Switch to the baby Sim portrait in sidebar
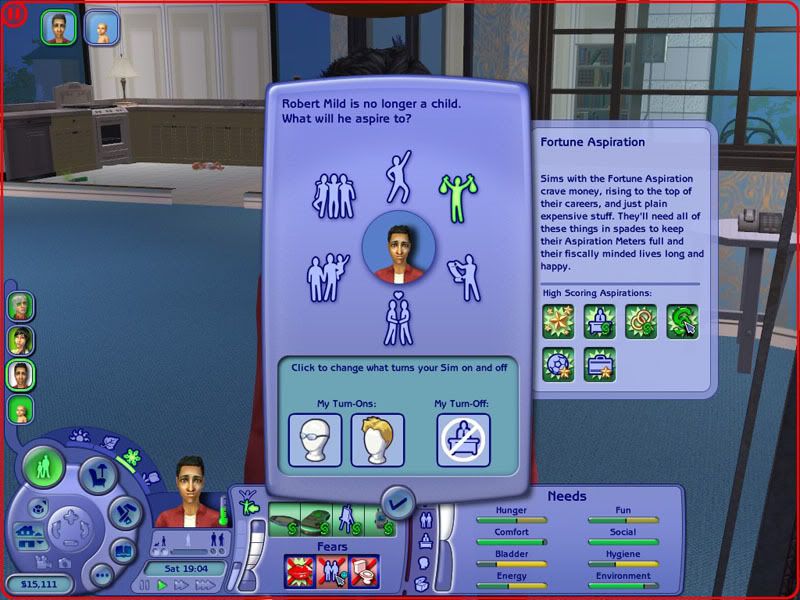This screenshot has height=600, width=800. (x=21, y=410)
